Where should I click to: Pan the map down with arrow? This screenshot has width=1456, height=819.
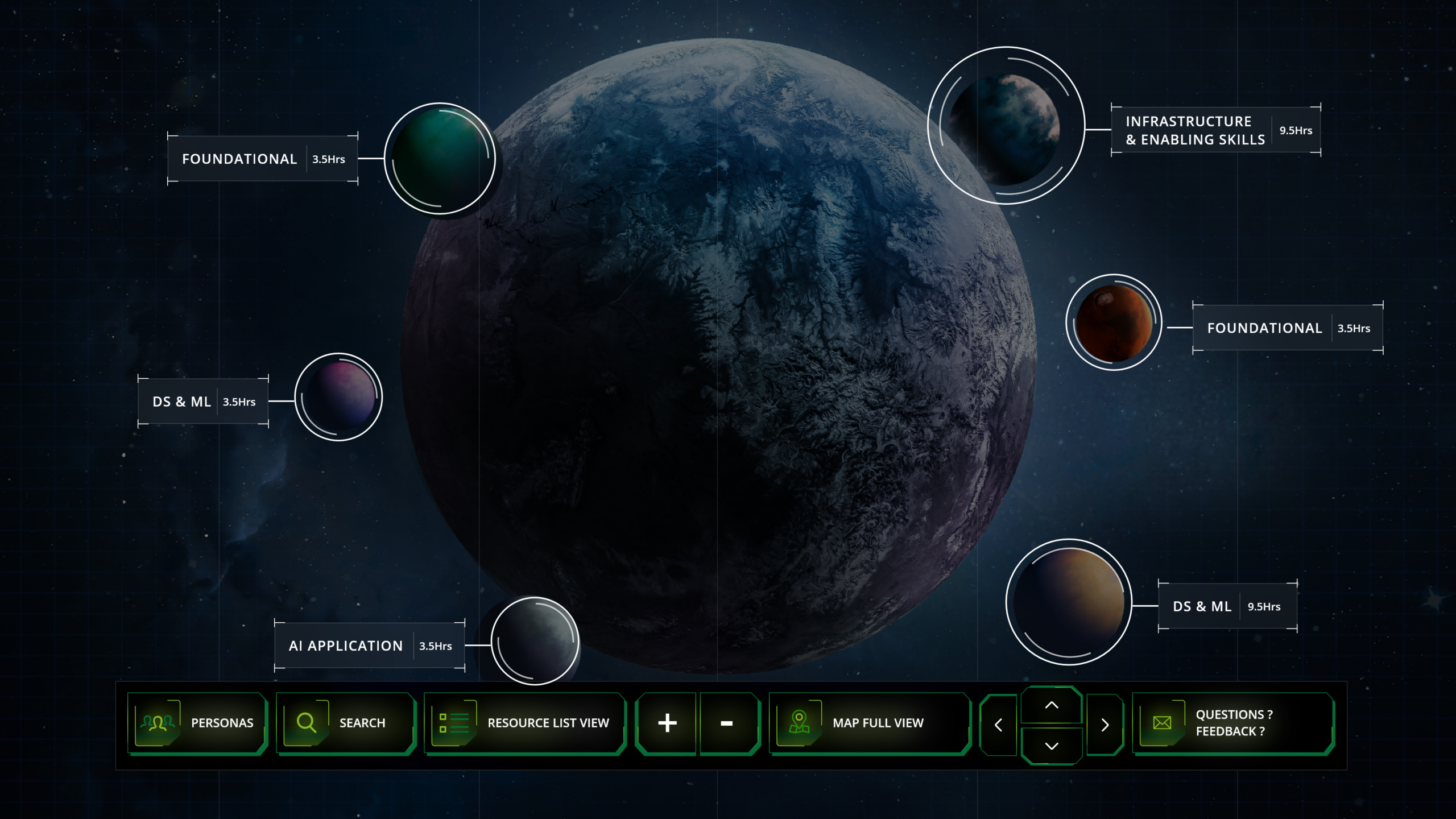click(x=1052, y=746)
